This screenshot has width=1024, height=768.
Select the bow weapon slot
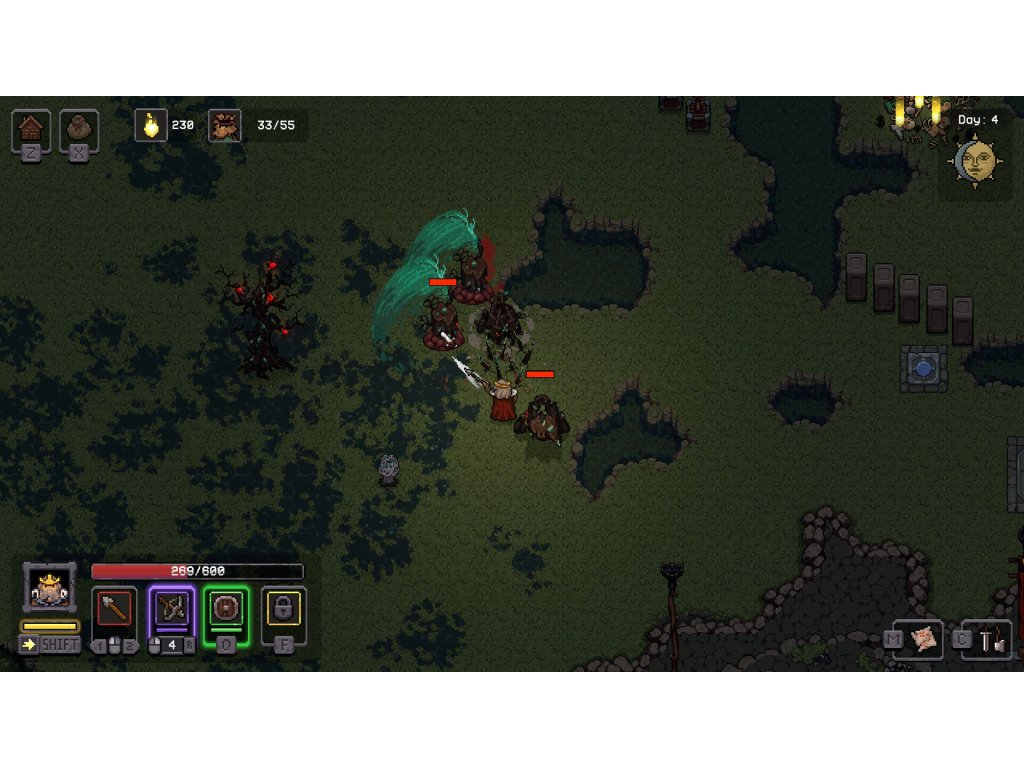(171, 609)
